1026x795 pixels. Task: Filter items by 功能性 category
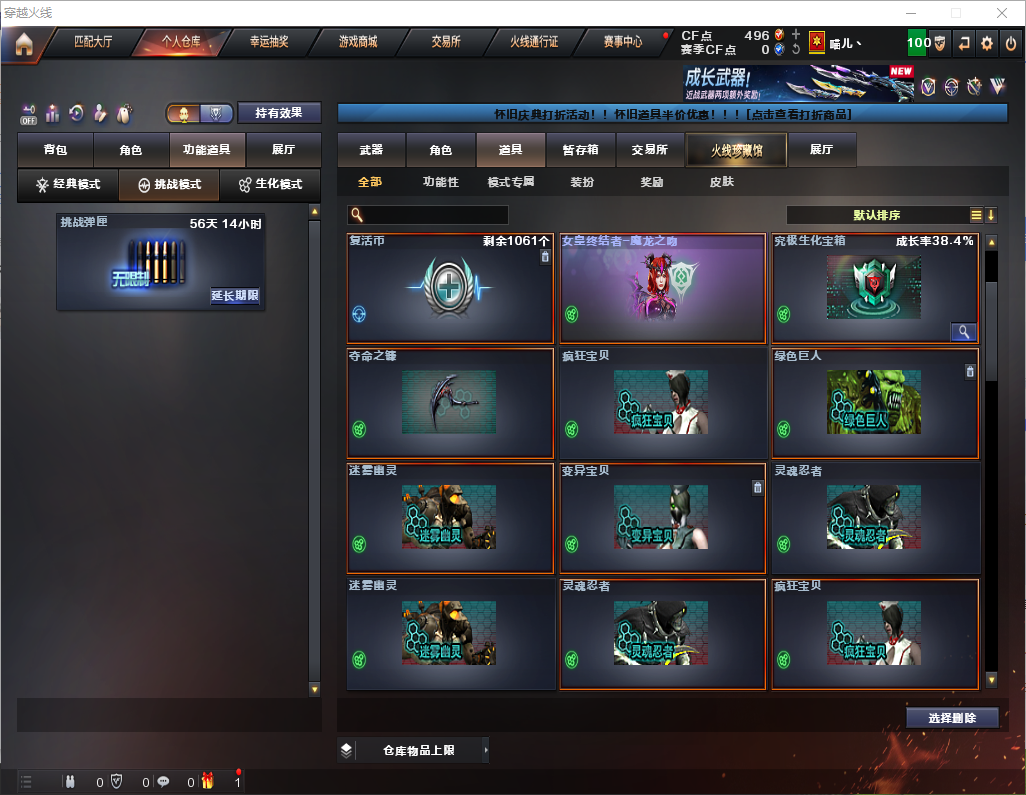tap(440, 182)
